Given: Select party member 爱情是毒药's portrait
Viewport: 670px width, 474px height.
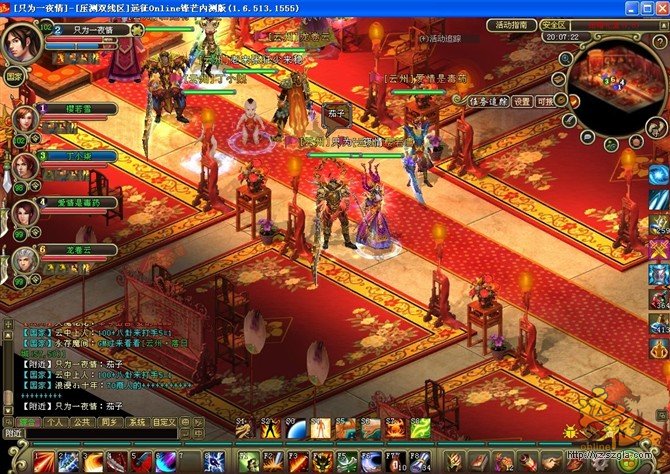Looking at the screenshot, I should [25, 213].
